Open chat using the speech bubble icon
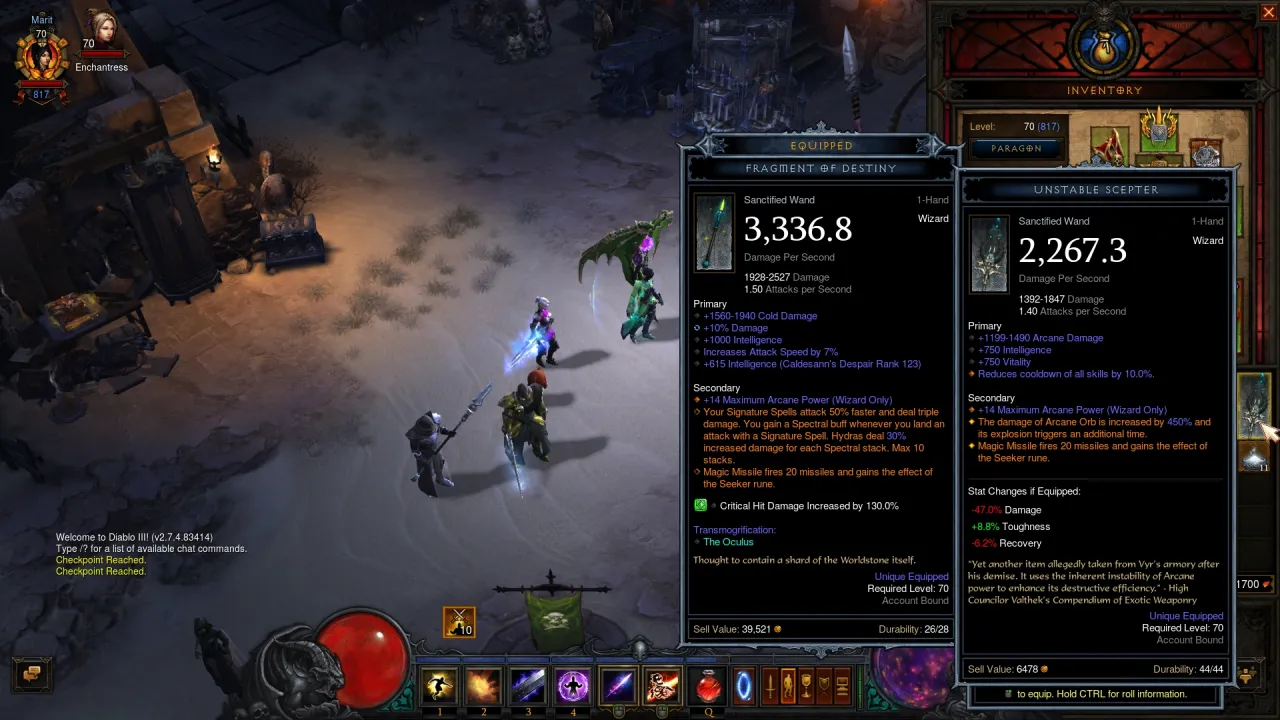Viewport: 1280px width, 720px height. click(x=31, y=674)
